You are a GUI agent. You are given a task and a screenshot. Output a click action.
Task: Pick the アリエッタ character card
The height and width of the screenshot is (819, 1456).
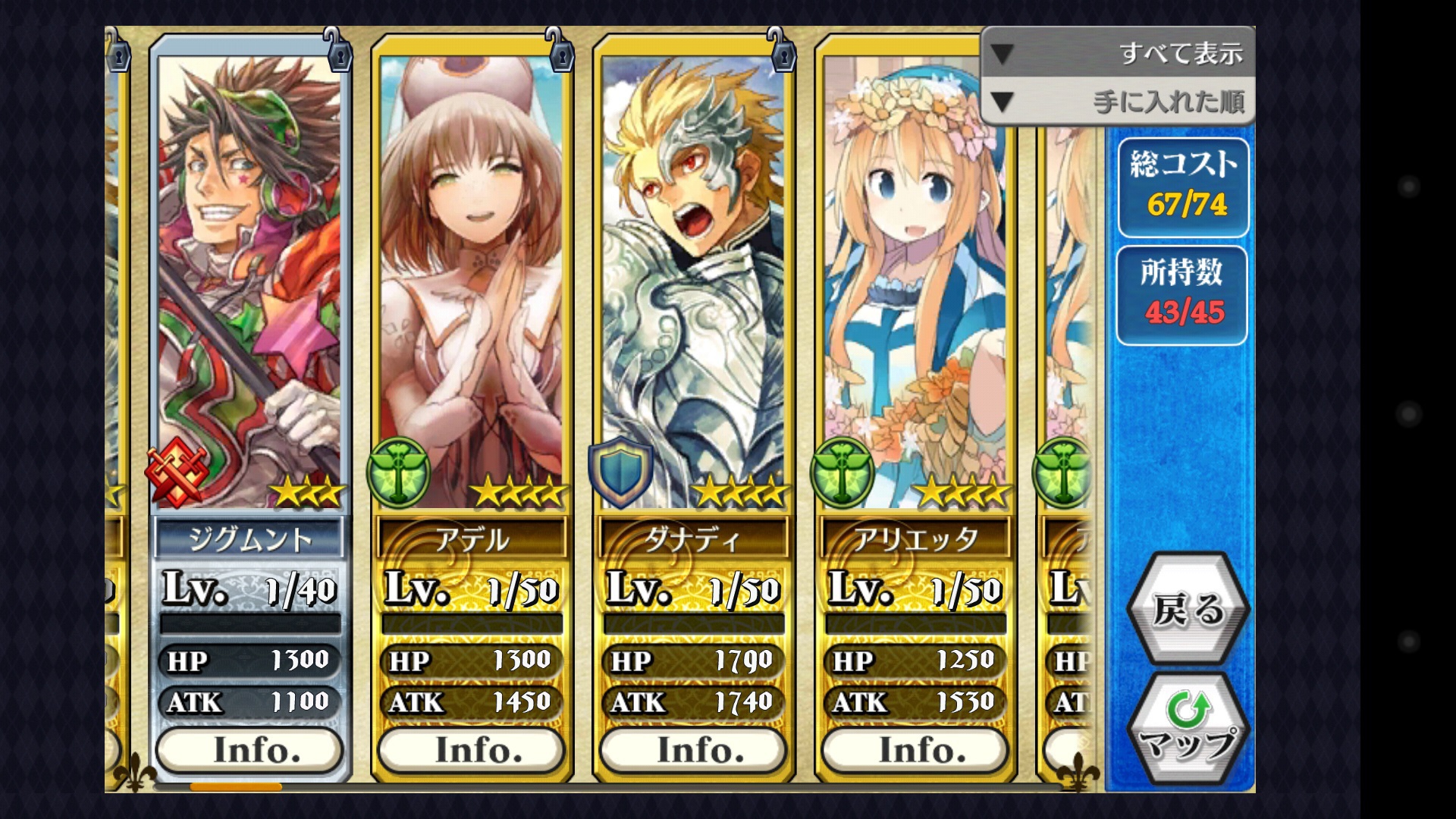(x=915, y=281)
